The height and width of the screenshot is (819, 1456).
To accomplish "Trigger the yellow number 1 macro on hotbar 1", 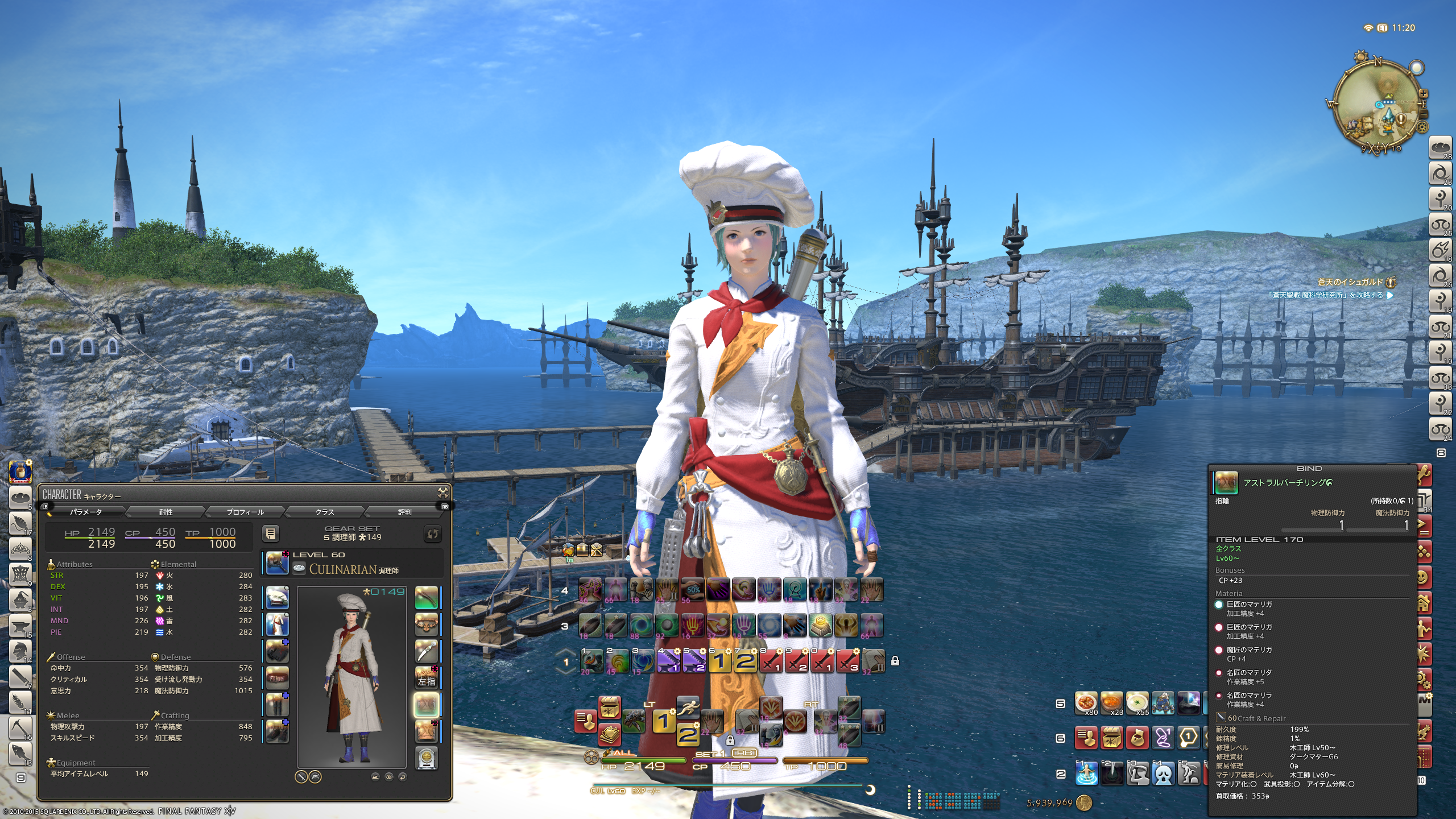I will point(719,661).
